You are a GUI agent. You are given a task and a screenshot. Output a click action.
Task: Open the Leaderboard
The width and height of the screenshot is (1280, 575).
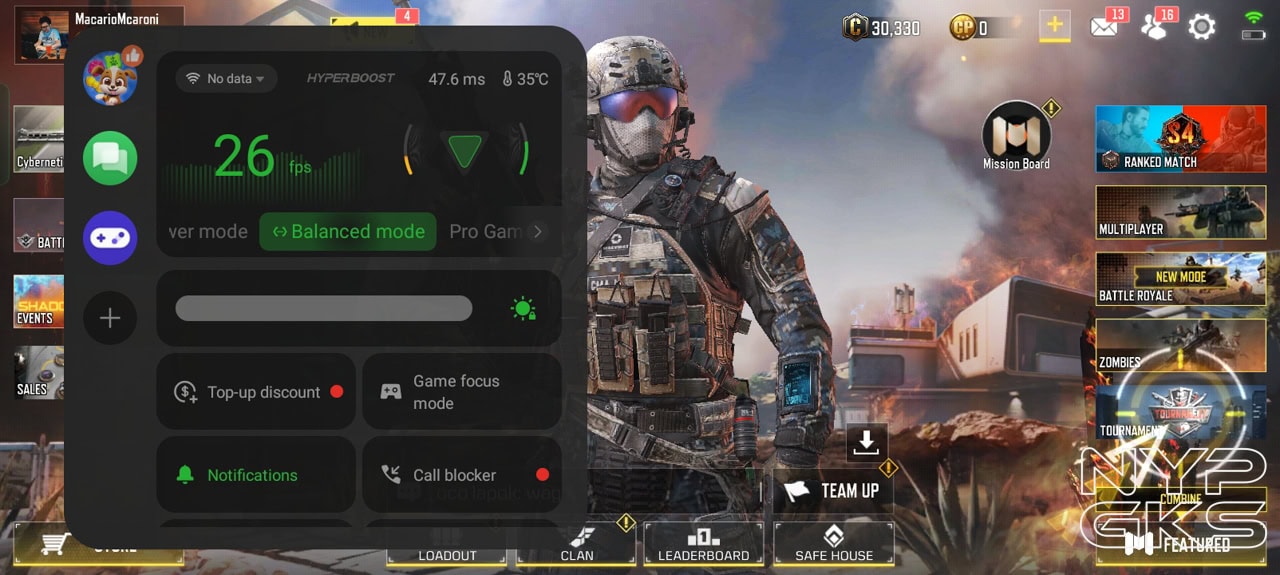tap(703, 544)
